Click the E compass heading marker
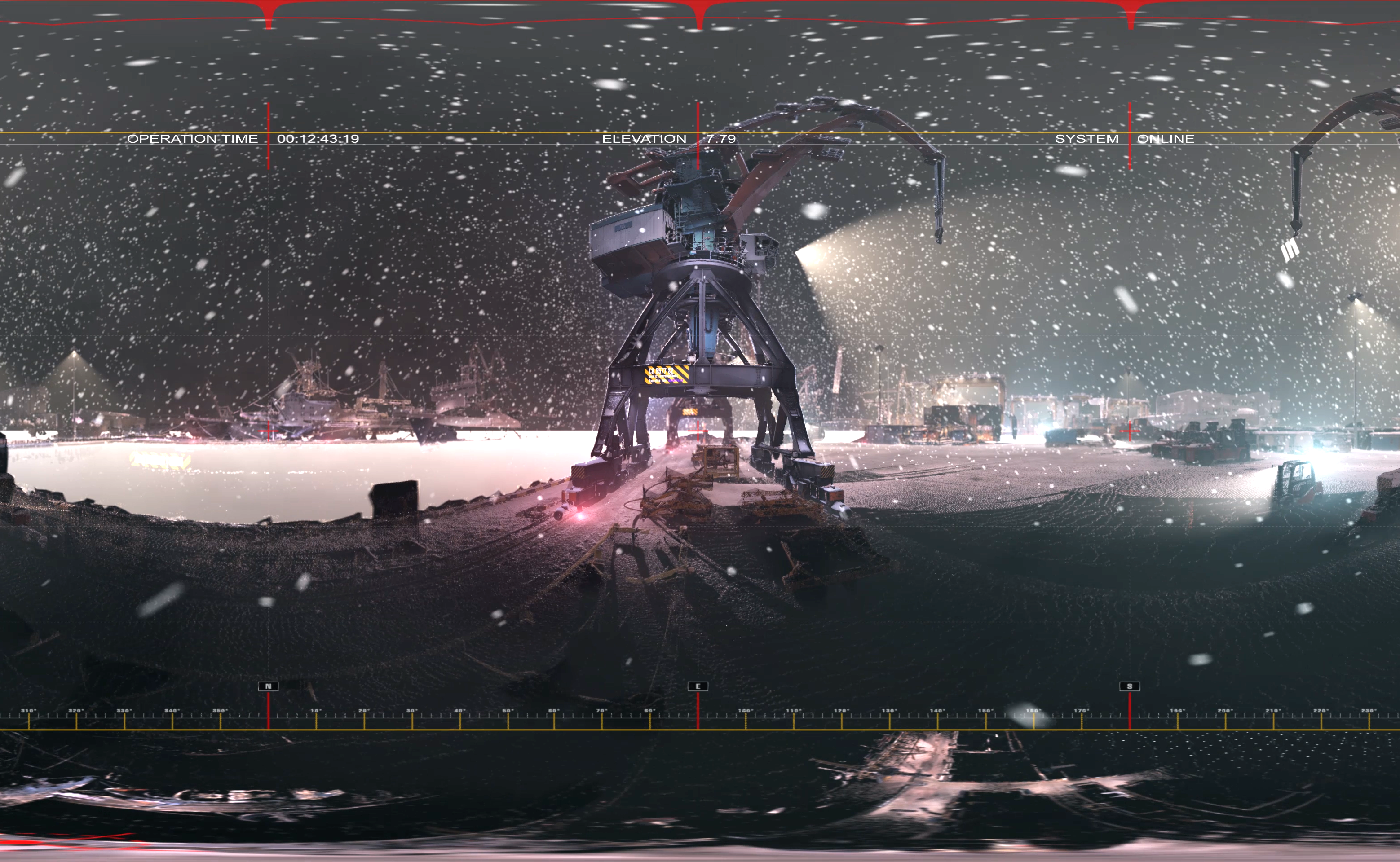This screenshot has width=1400, height=862. pyautogui.click(x=698, y=686)
